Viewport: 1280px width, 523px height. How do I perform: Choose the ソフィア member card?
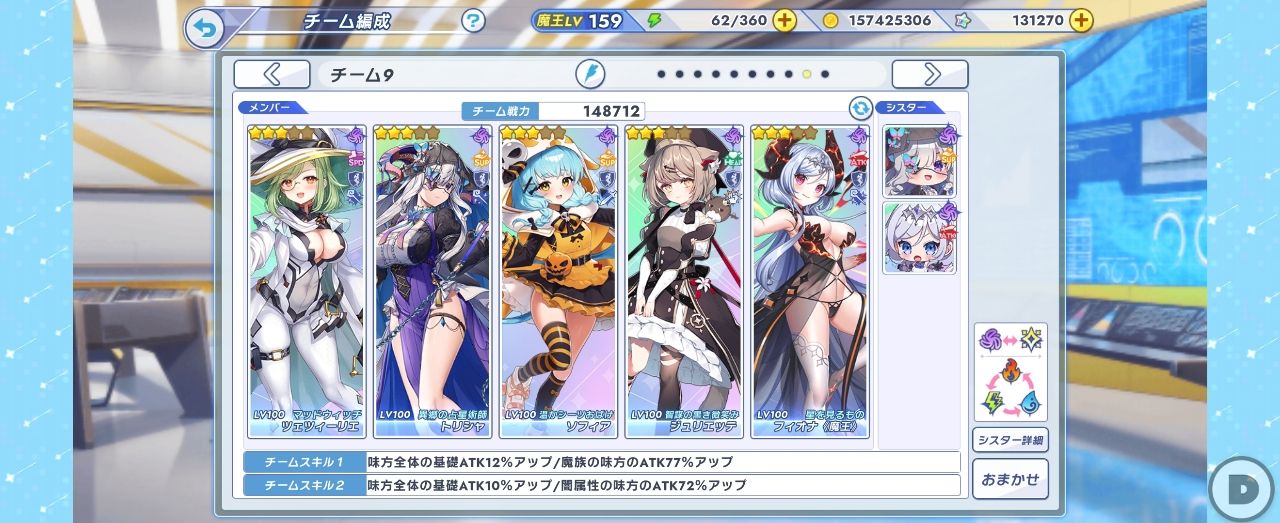[559, 281]
